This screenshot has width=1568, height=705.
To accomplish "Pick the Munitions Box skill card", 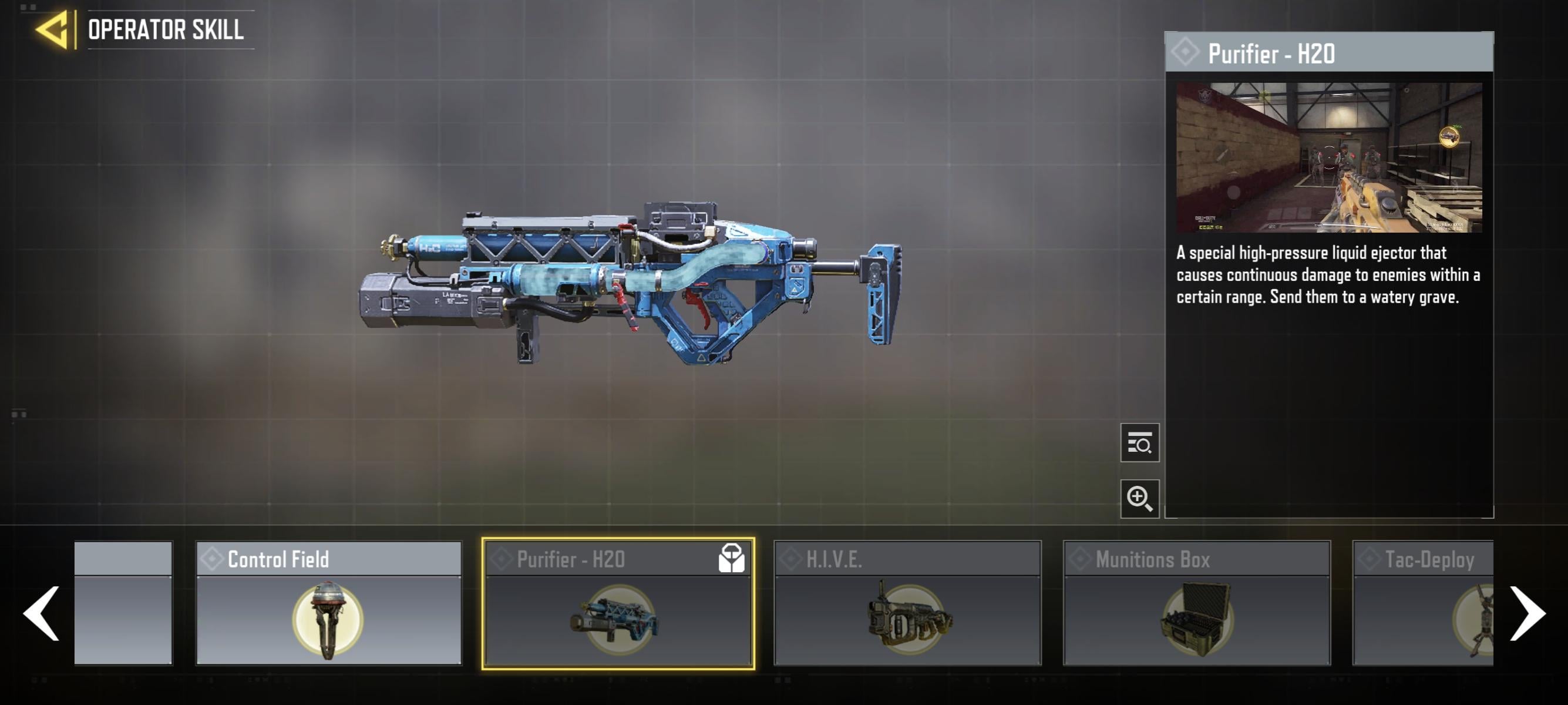I will pyautogui.click(x=1196, y=603).
